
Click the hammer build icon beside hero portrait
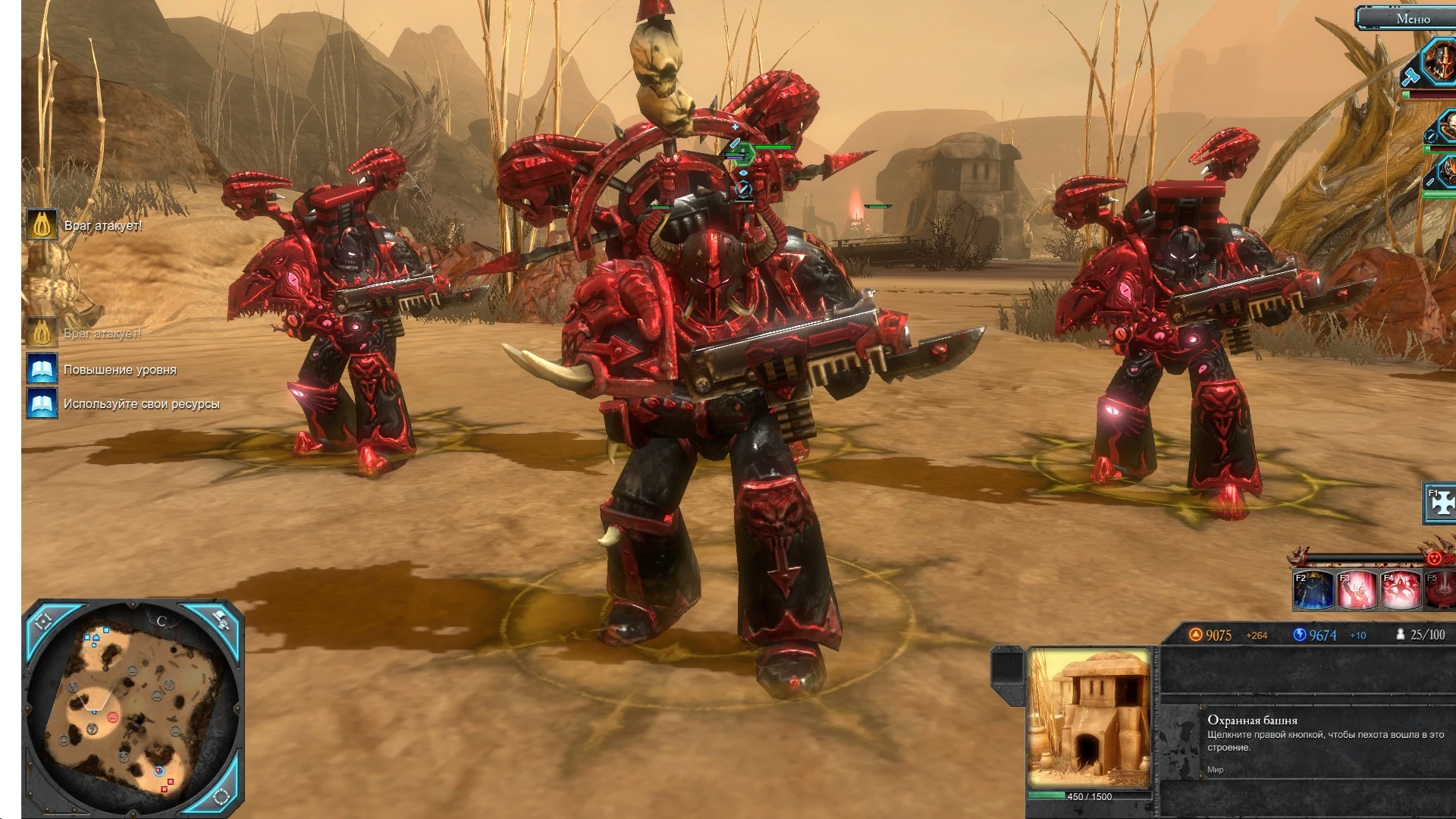click(1410, 76)
